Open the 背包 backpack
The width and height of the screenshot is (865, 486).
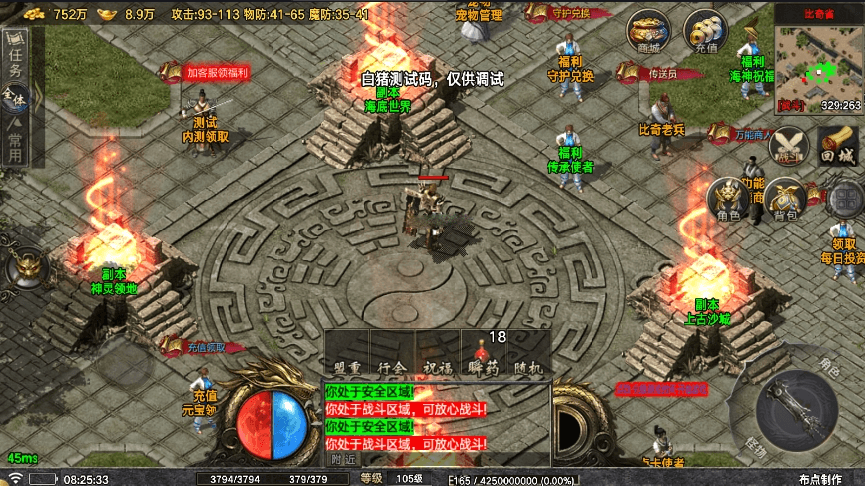785,200
